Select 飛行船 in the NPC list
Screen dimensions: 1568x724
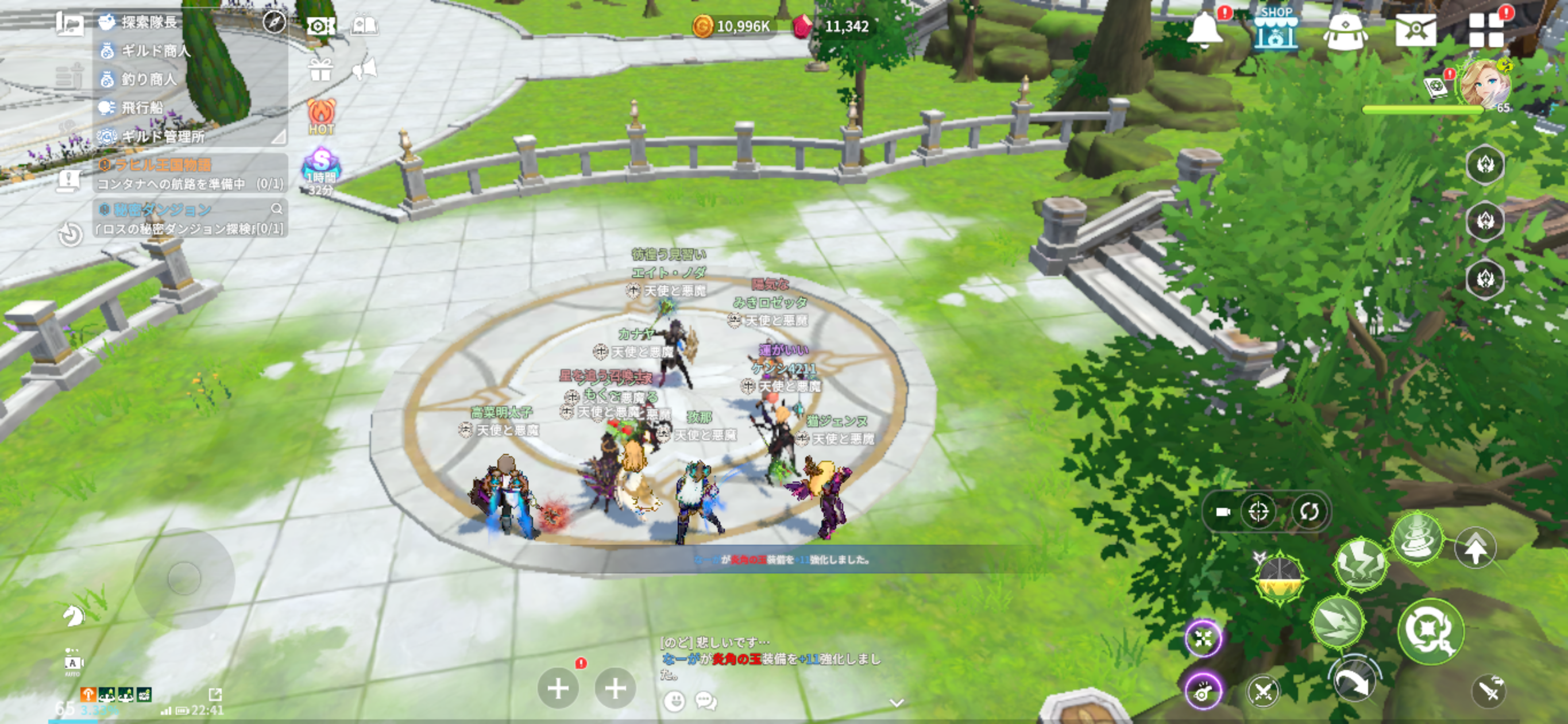(x=142, y=108)
